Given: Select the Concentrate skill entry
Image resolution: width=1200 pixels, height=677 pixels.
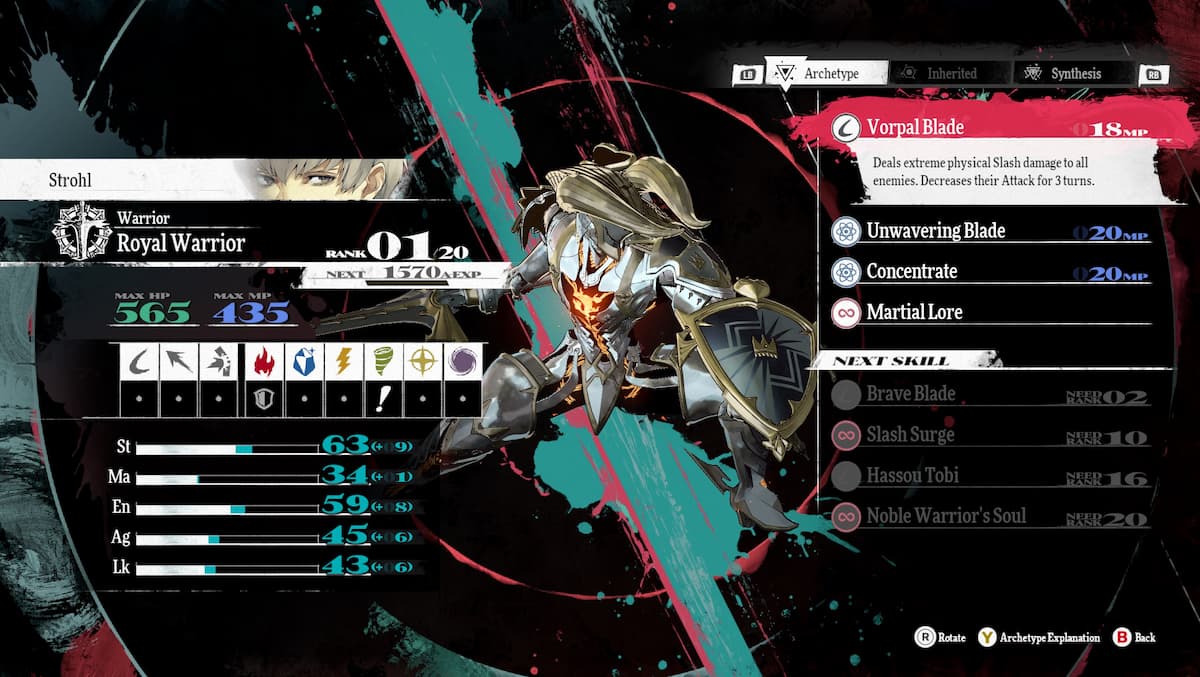Looking at the screenshot, I should (x=911, y=272).
